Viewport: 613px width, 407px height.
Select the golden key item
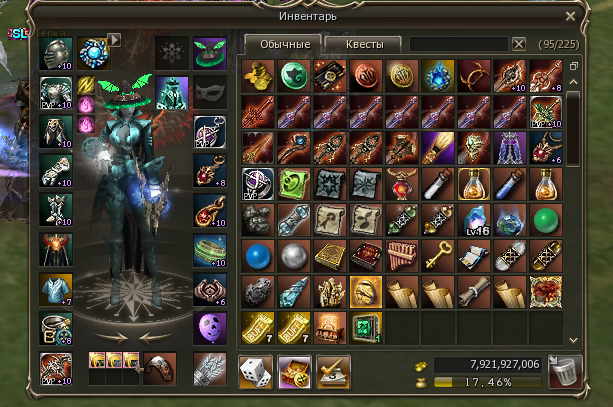437,255
